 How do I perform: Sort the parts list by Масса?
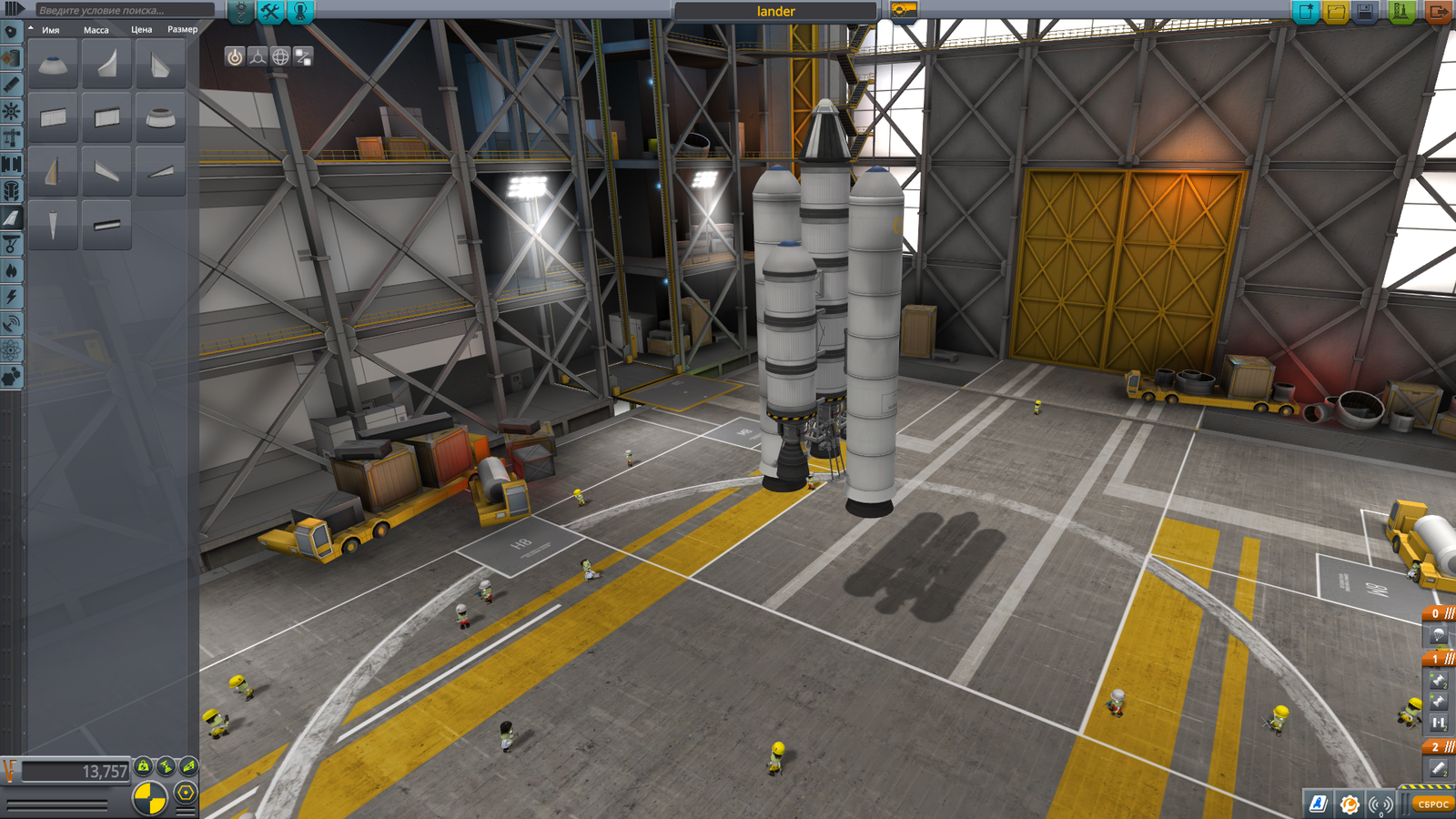(x=96, y=30)
